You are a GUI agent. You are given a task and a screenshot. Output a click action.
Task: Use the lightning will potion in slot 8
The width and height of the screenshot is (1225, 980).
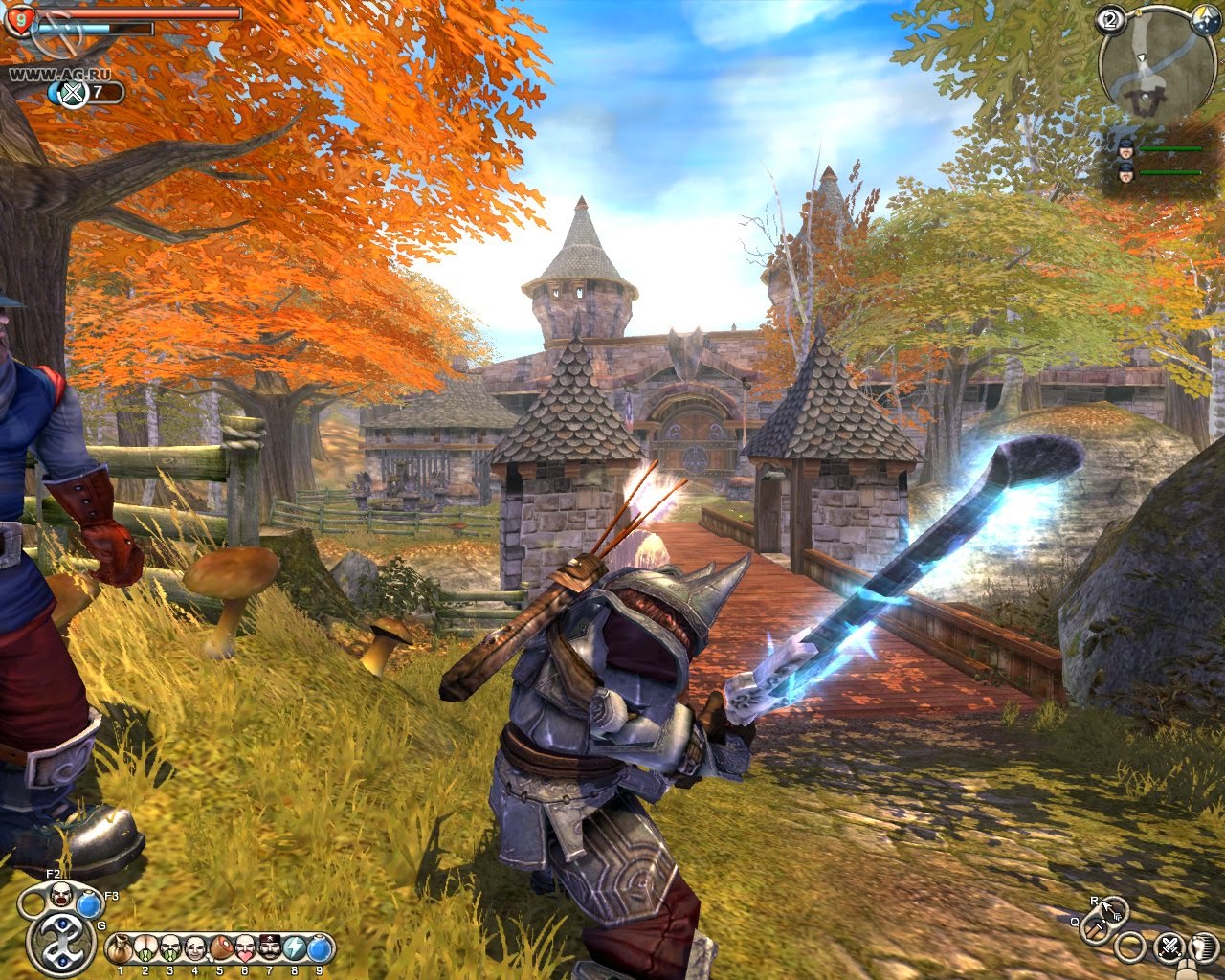(x=294, y=948)
